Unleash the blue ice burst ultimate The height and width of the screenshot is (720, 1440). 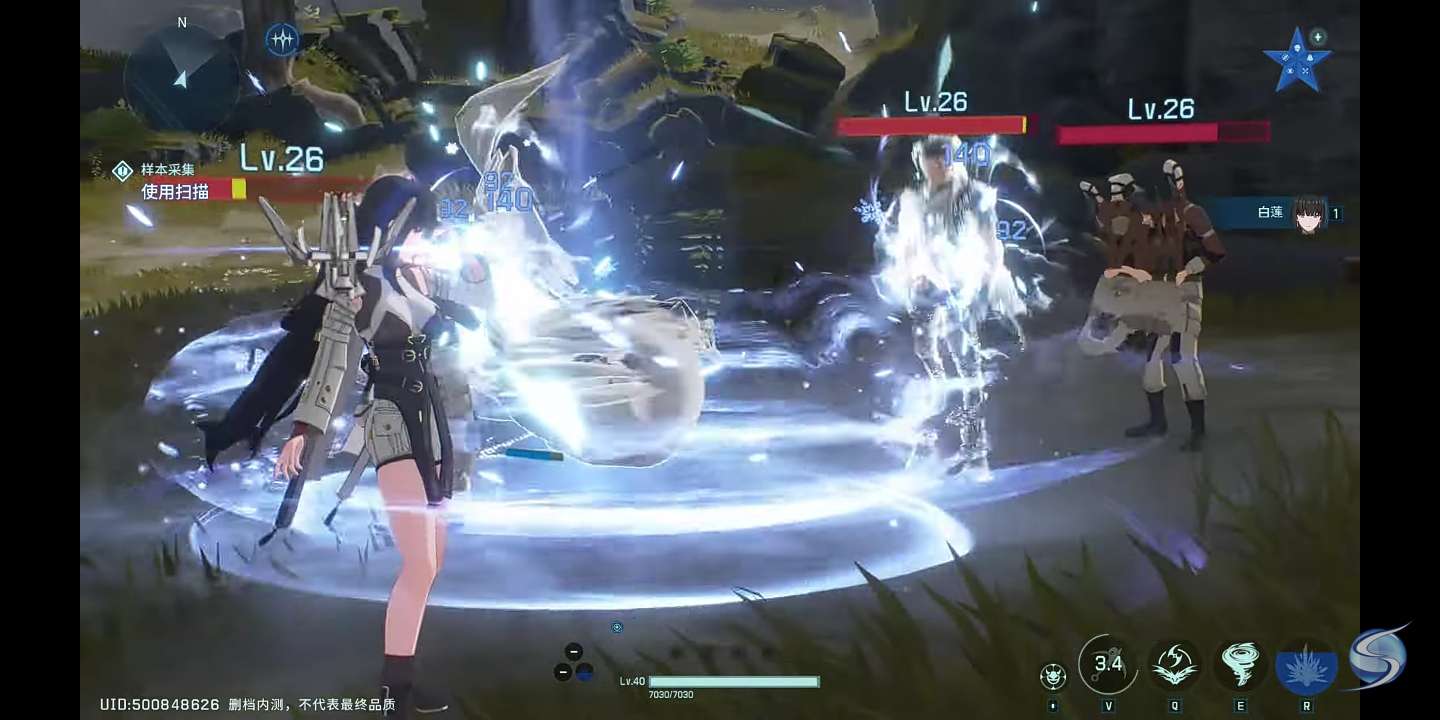pyautogui.click(x=1306, y=667)
